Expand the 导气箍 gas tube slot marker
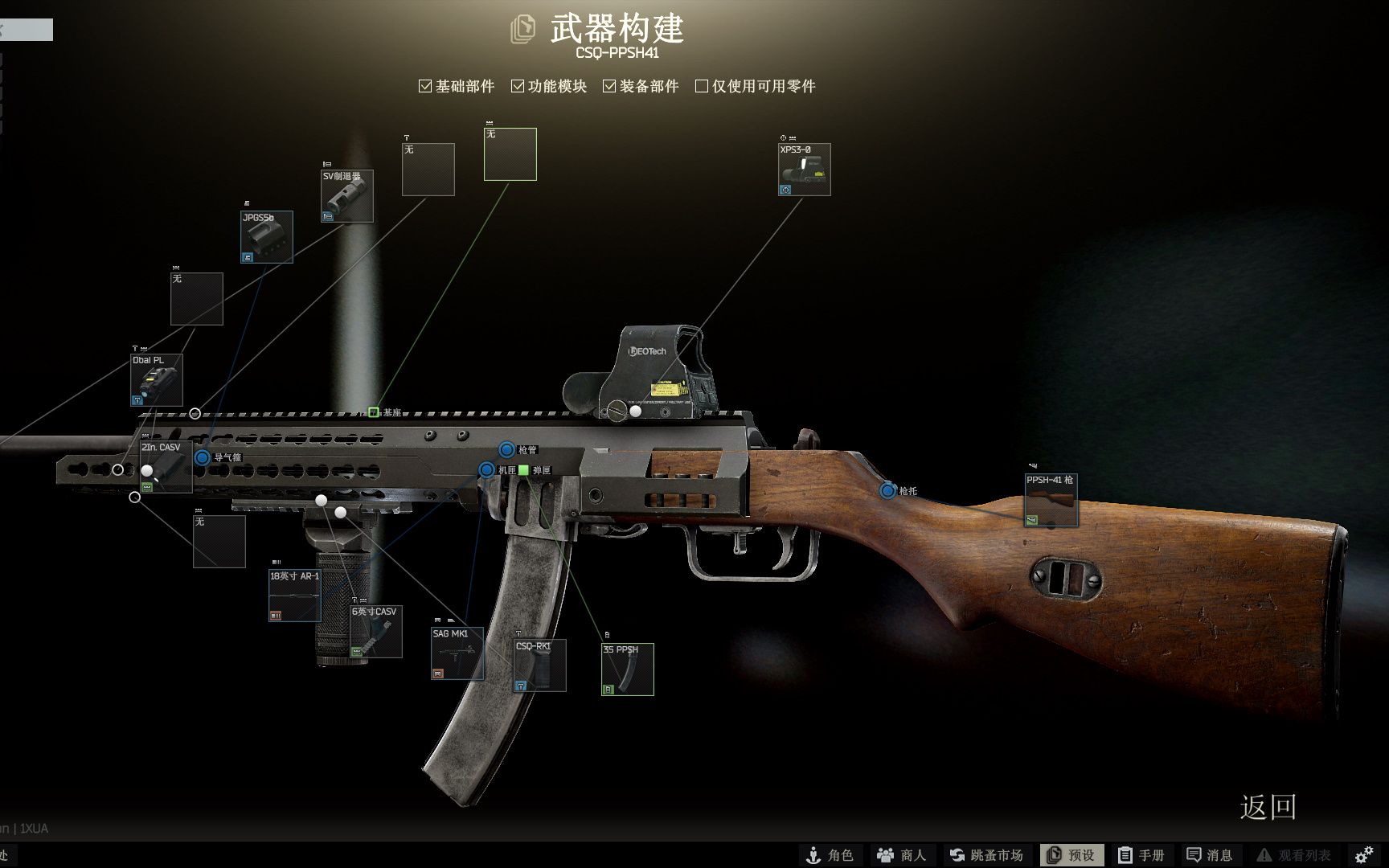Viewport: 1389px width, 868px height. [202, 457]
